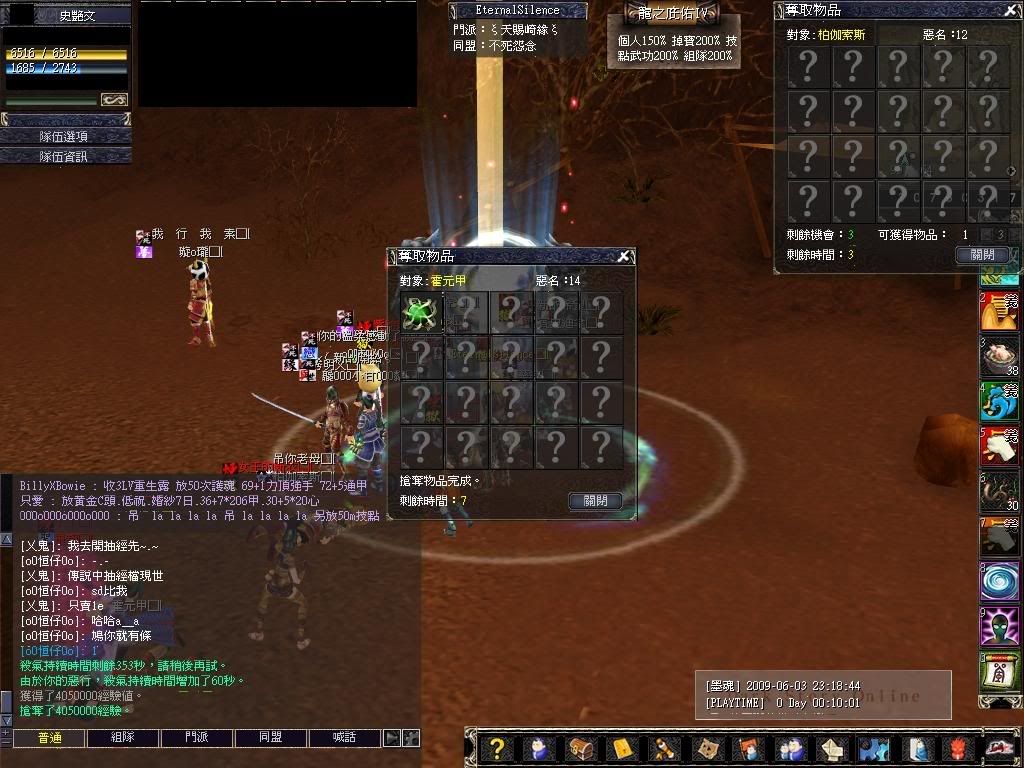Viewport: 1024px width, 768px height.
Task: Select the green looted item slot
Action: tap(420, 313)
